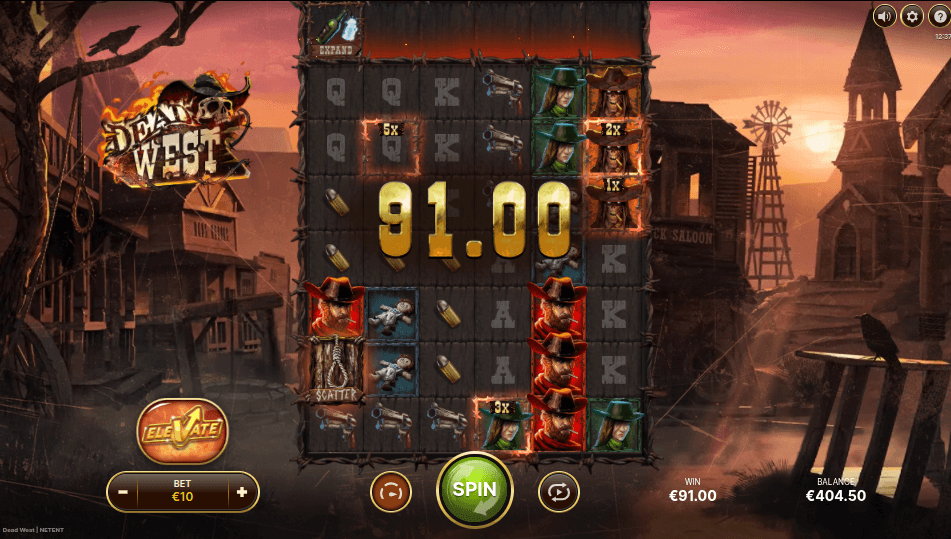Activate the Elevate feature button
951x539 pixels.
point(182,431)
